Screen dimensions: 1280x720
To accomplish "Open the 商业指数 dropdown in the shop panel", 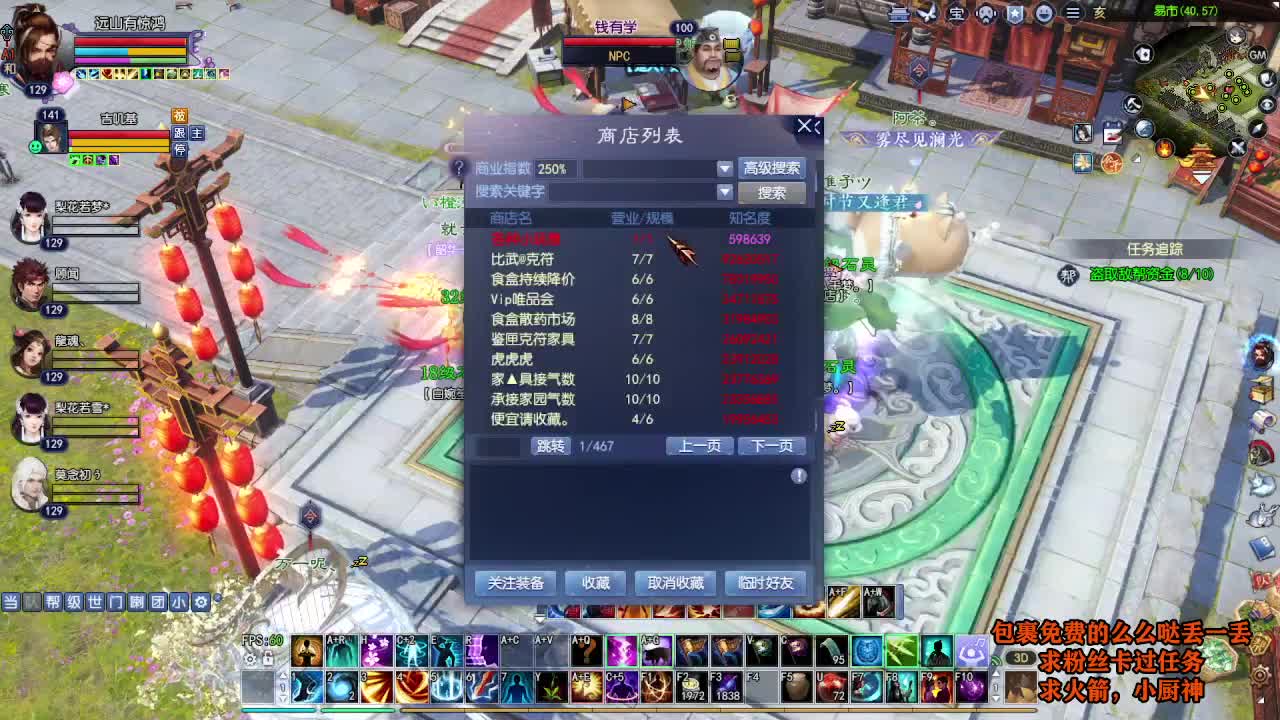I will point(724,168).
